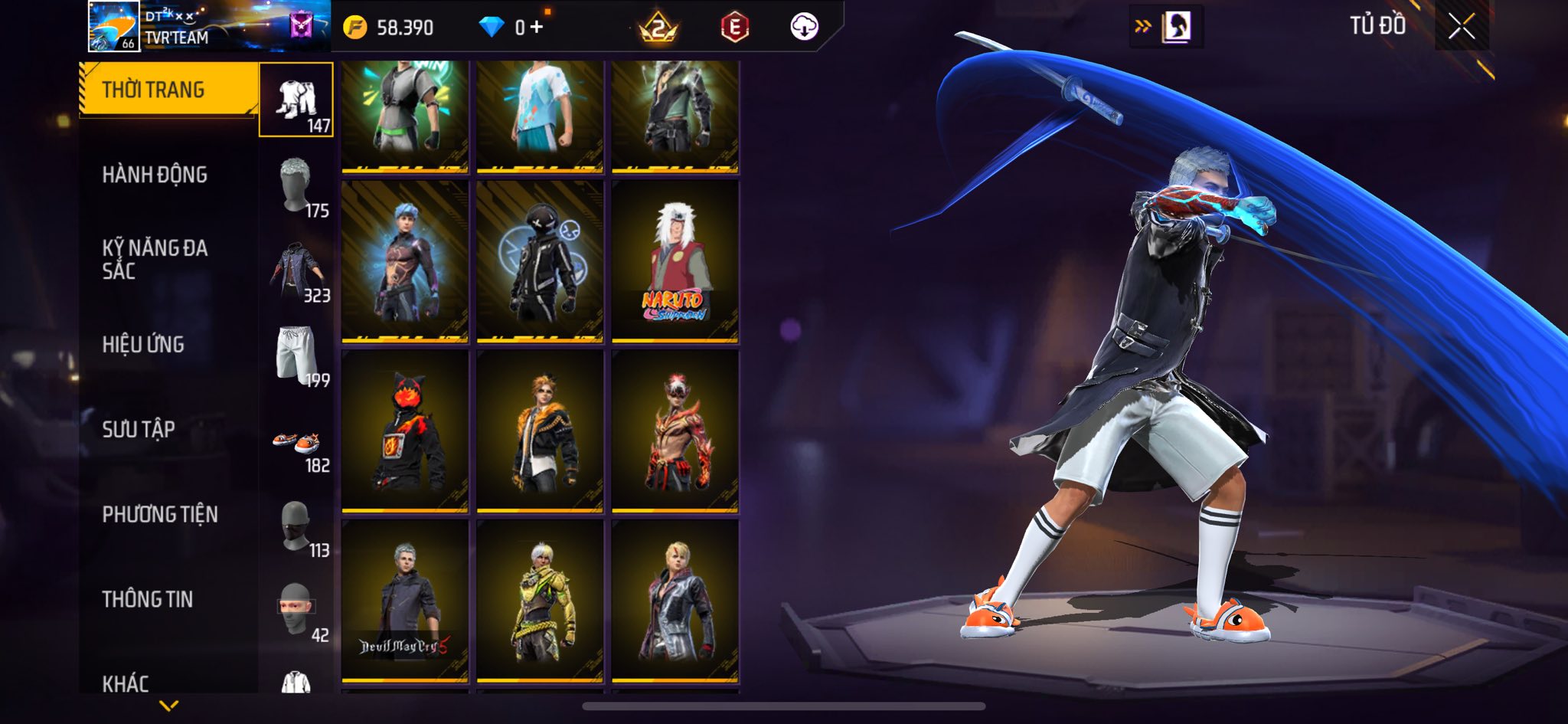Open the Phương Tiện tab
The width and height of the screenshot is (1568, 724).
[x=160, y=514]
